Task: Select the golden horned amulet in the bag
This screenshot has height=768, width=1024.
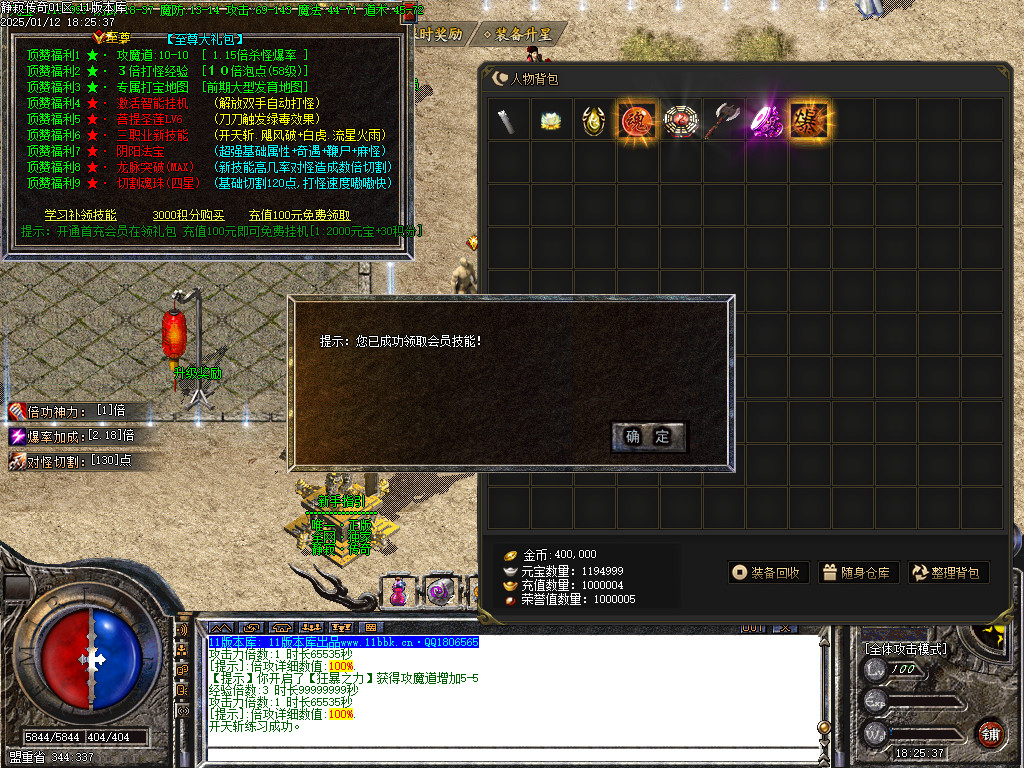Action: coord(594,120)
